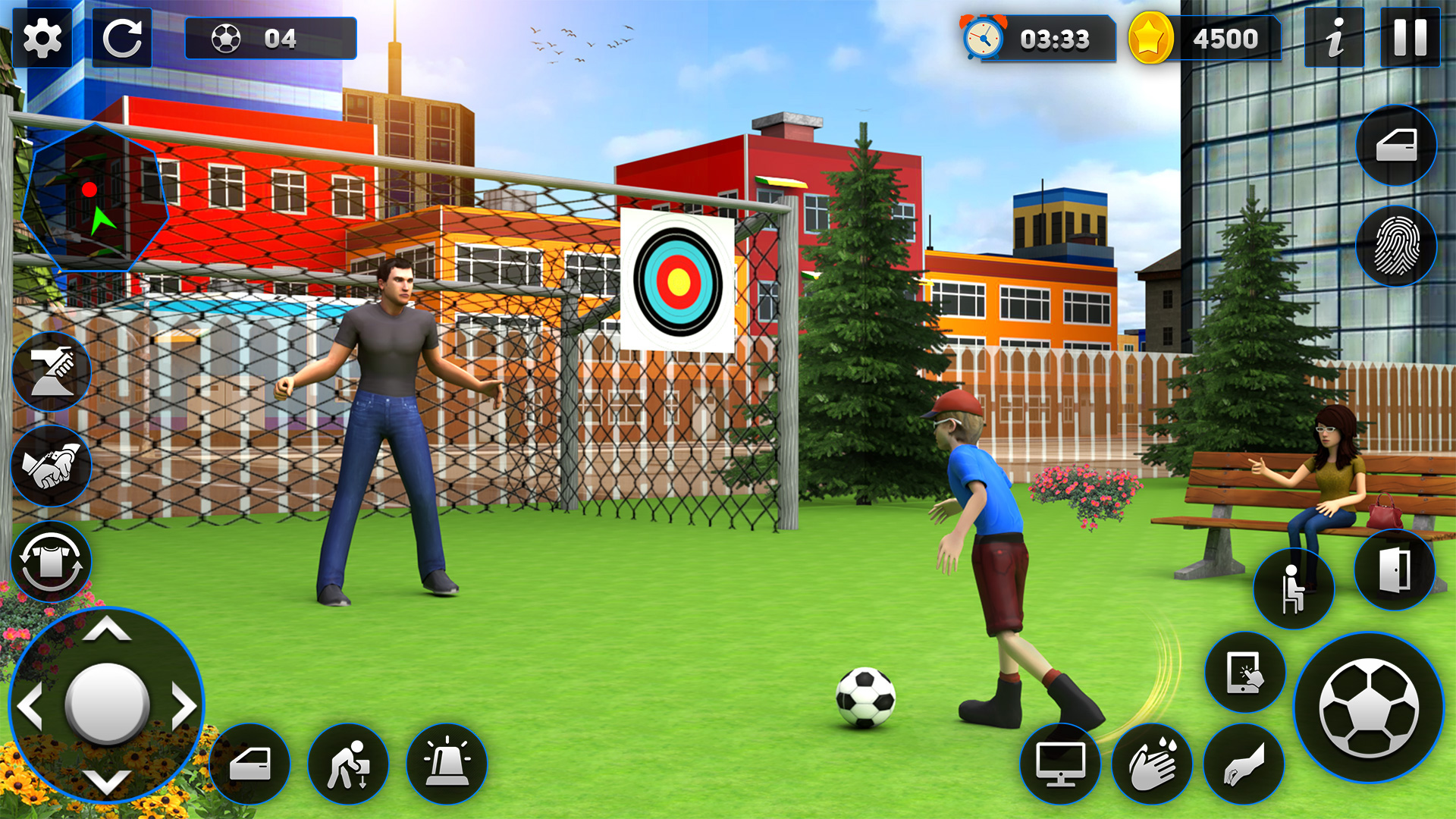This screenshot has width=1456, height=819.
Task: Click the spray paint hand icon
Action: 52,372
